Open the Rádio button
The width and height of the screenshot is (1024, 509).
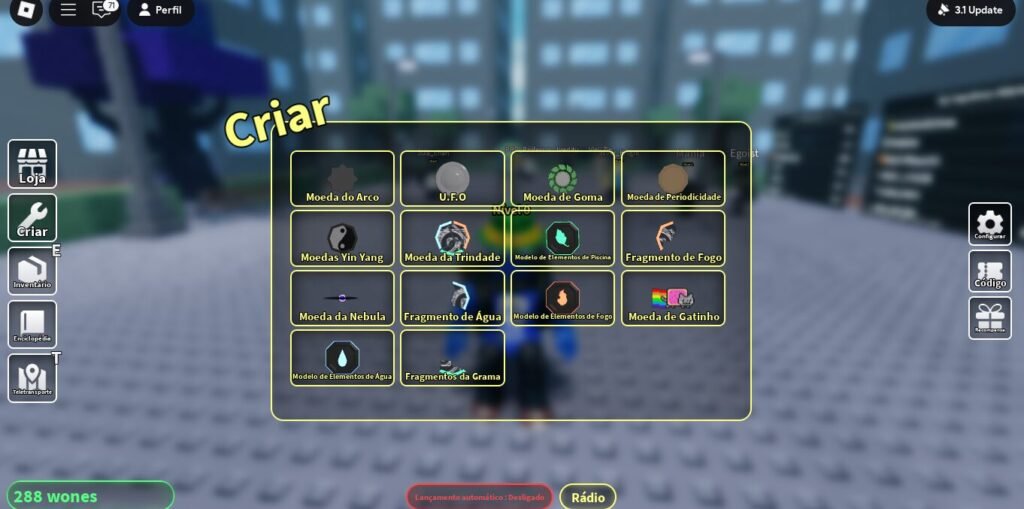pos(587,497)
